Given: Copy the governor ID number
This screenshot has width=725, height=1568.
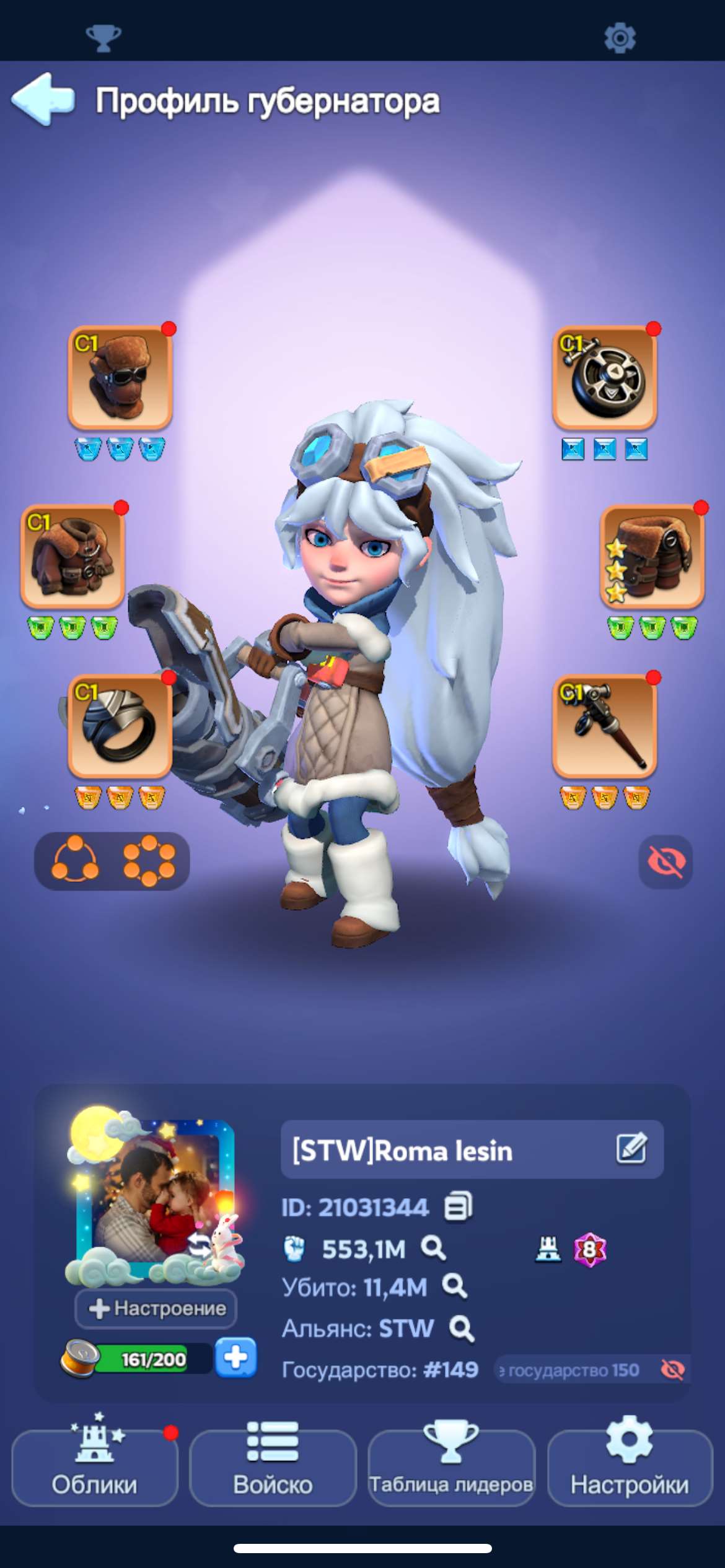Looking at the screenshot, I should tap(459, 1206).
